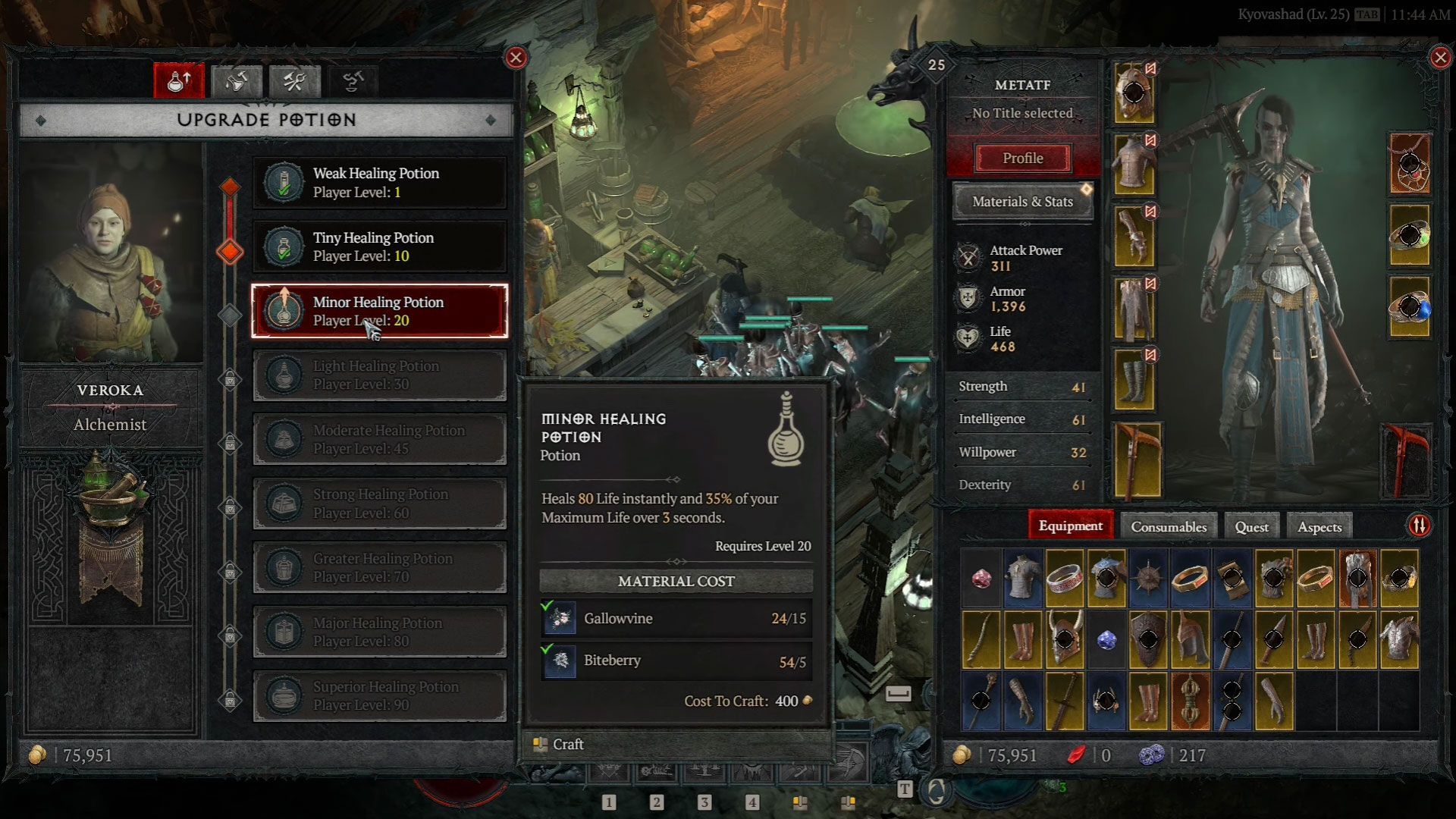Screen dimensions: 1456x819
Task: Select the pink gem in inventory
Action: pos(981,579)
